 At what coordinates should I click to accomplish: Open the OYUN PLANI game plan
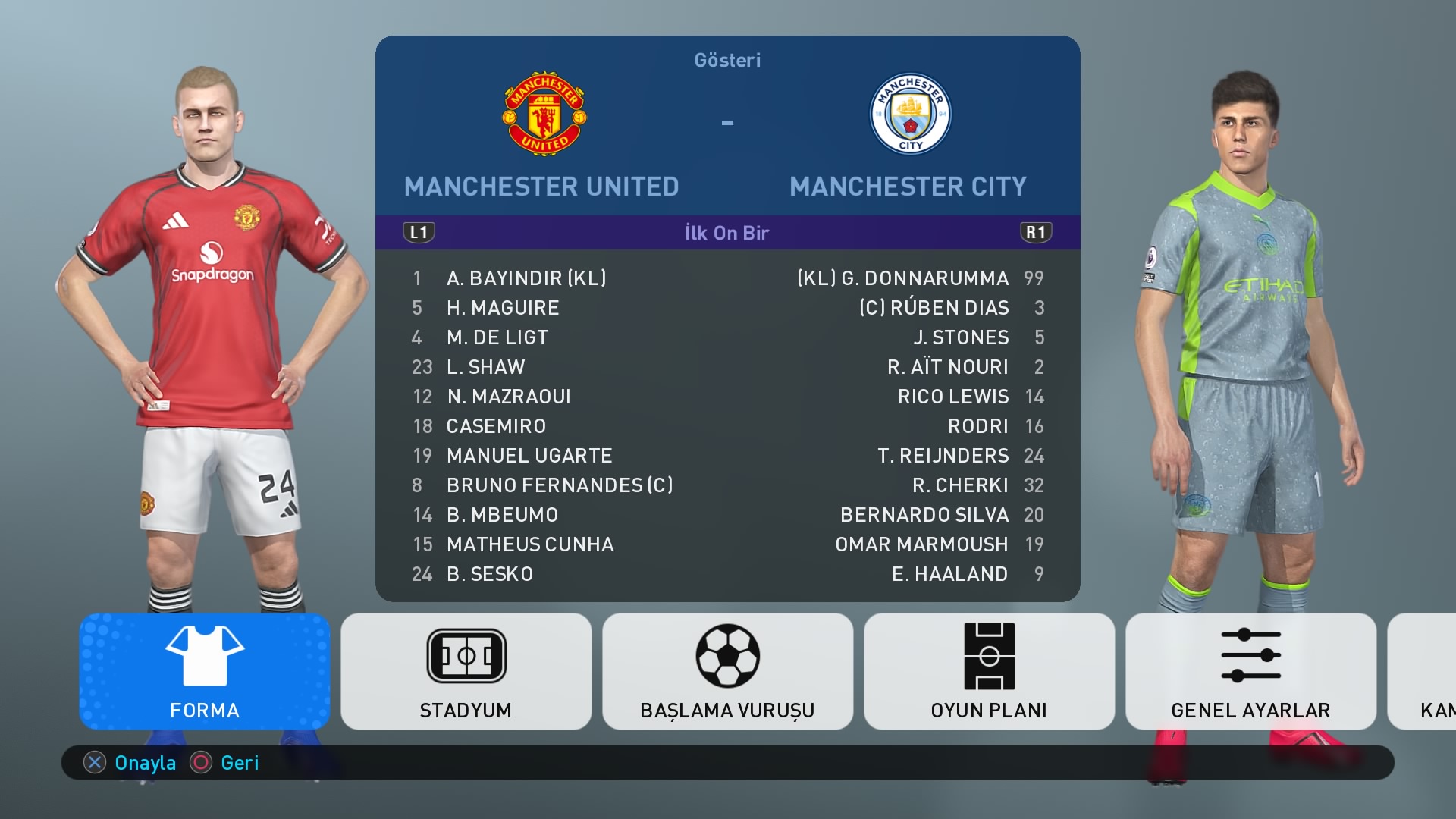click(989, 671)
